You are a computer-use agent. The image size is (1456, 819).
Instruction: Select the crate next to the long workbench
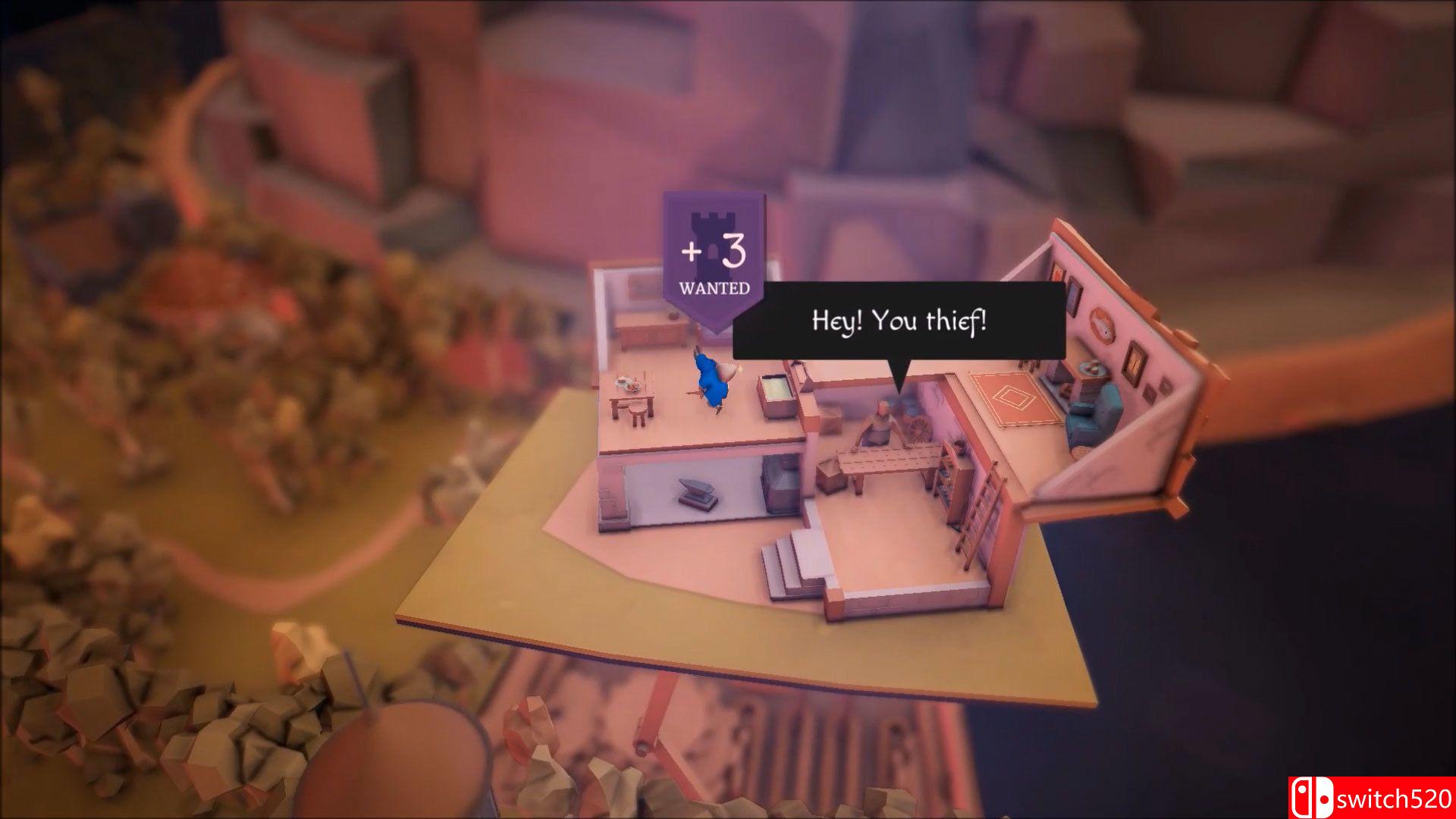[x=830, y=475]
